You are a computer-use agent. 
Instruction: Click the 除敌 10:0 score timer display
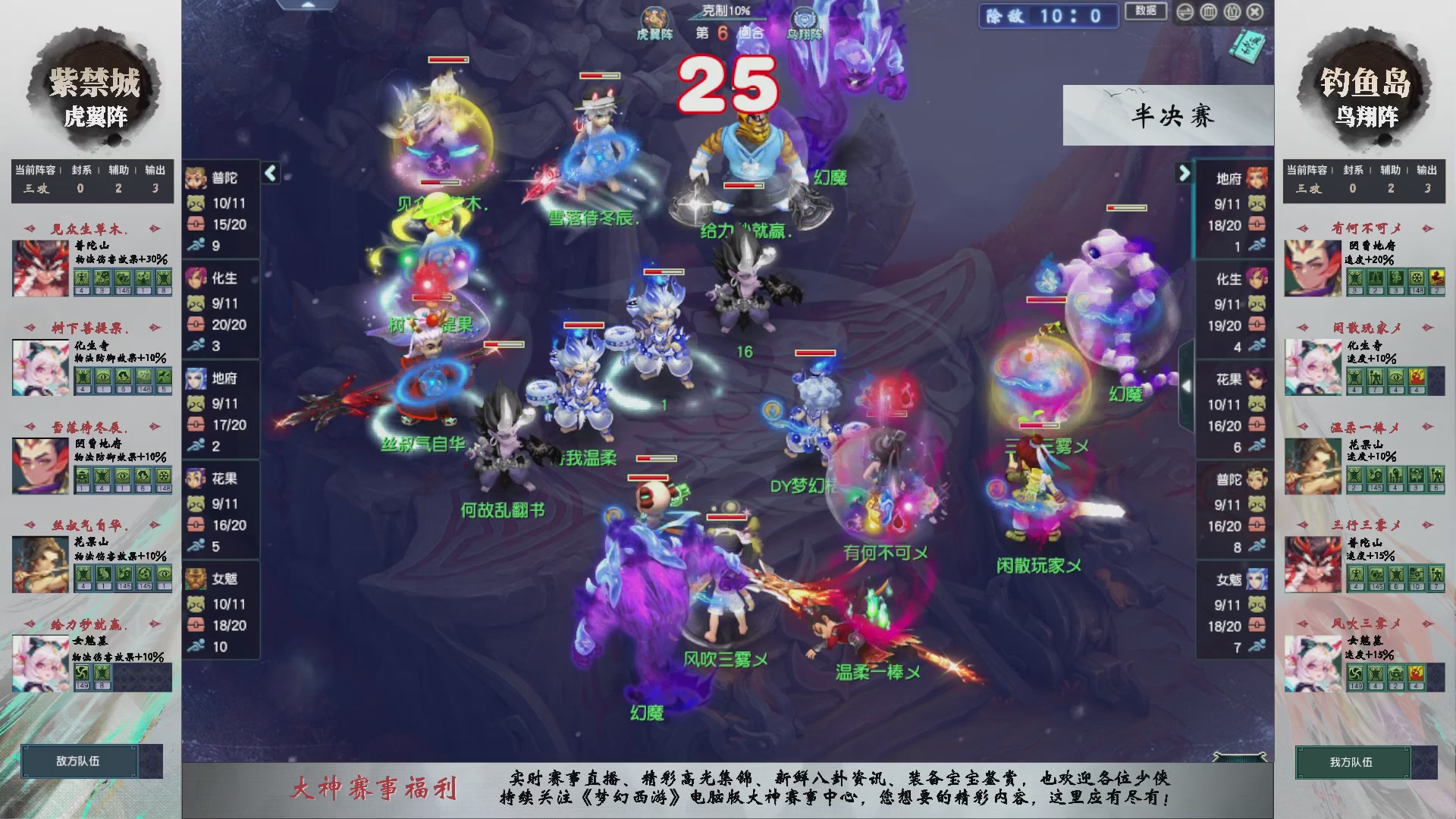pos(1048,17)
